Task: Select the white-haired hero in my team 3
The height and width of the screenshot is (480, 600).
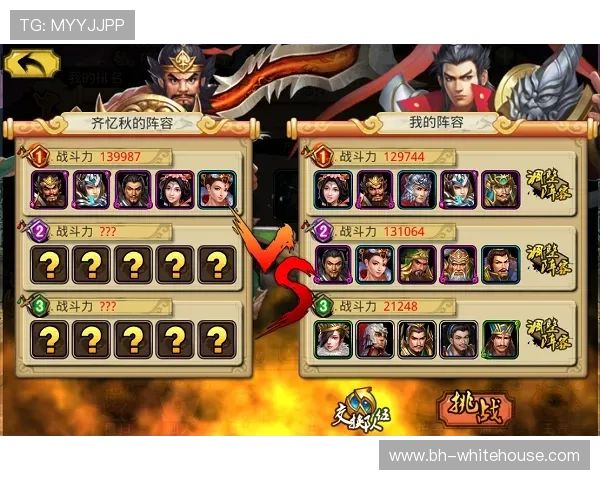Action: pyautogui.click(x=375, y=339)
